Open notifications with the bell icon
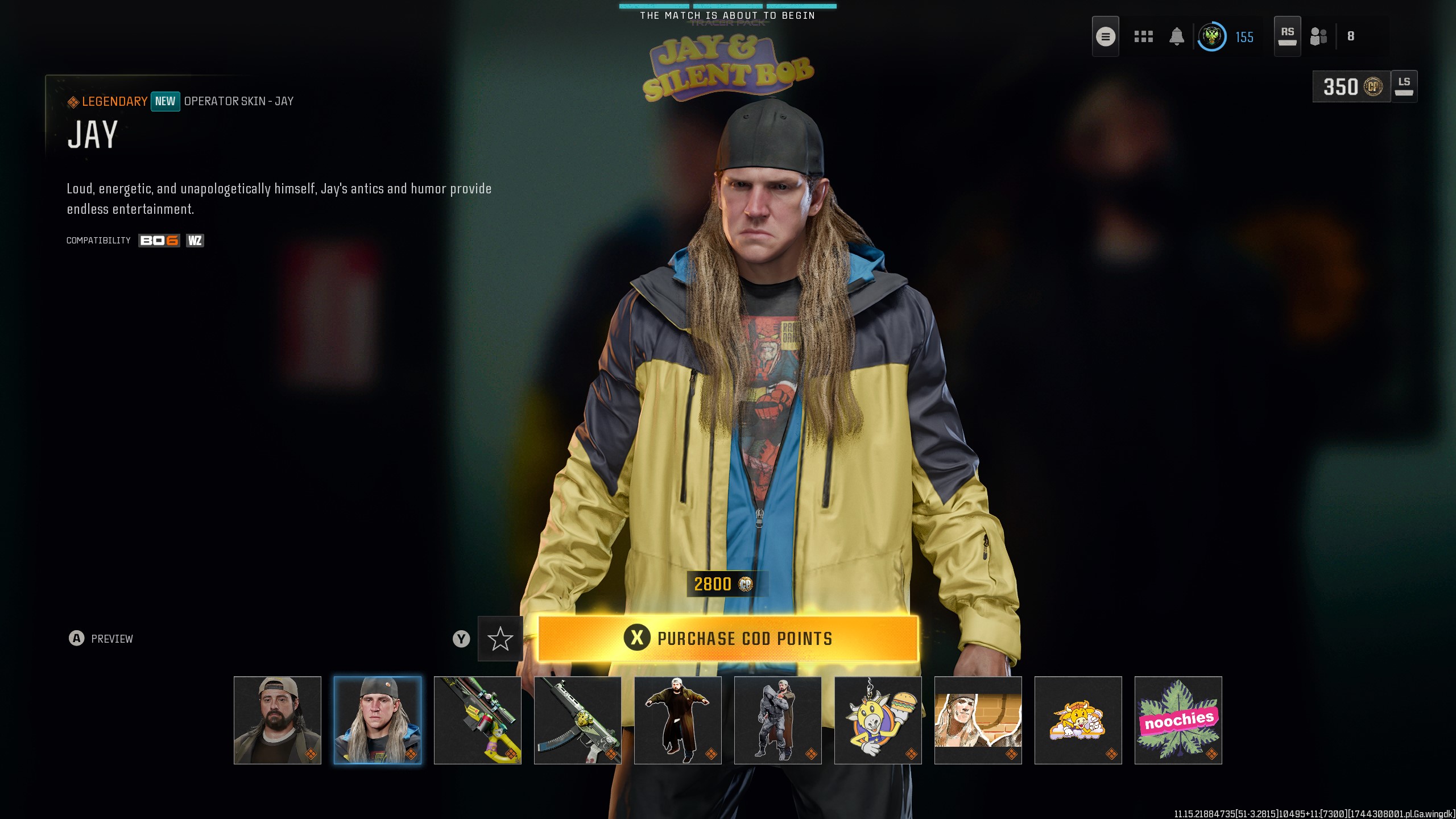The width and height of the screenshot is (1456, 819). 1177,37
